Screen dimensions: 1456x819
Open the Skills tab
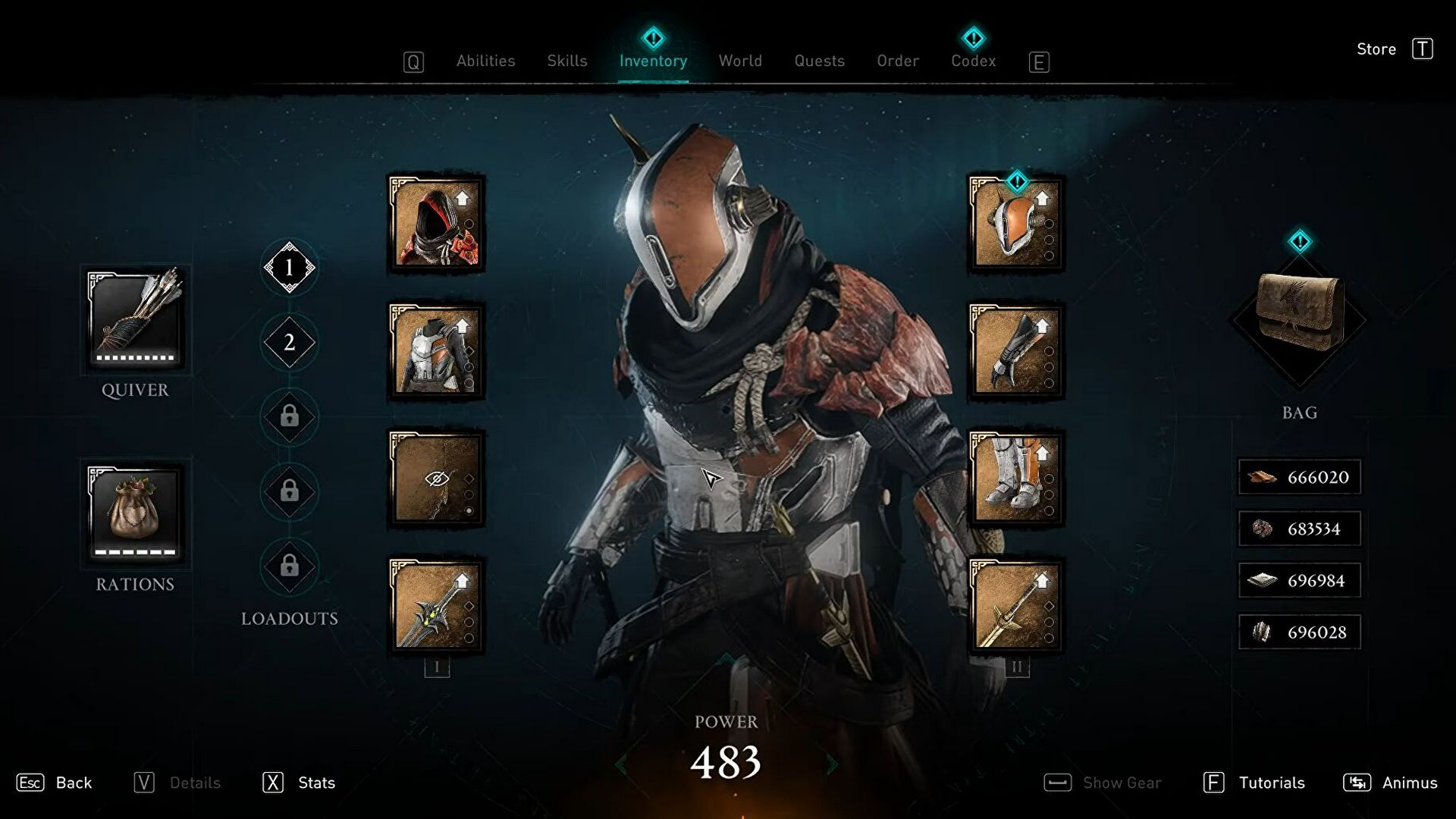tap(567, 61)
